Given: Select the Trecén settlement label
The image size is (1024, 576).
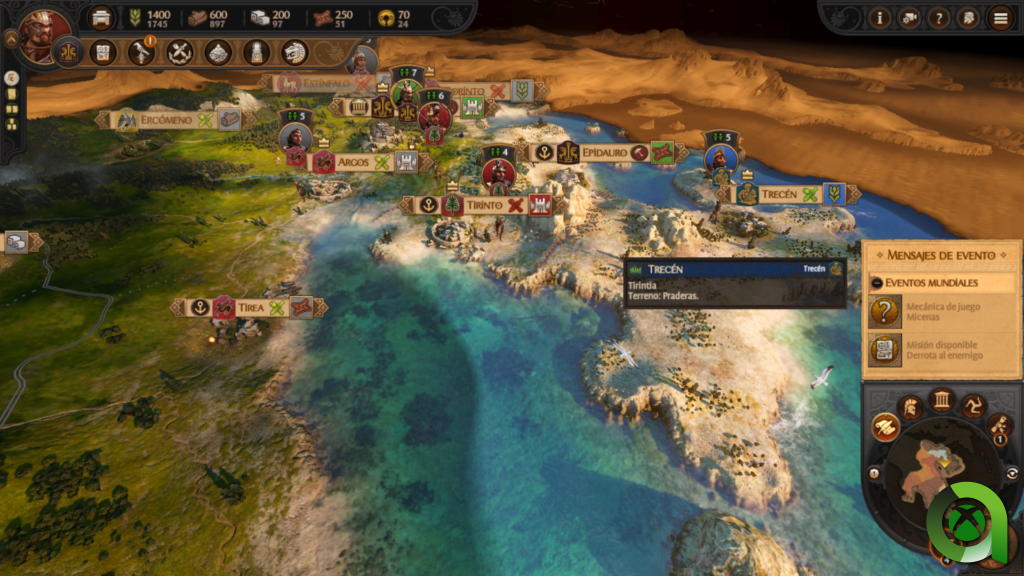Looking at the screenshot, I should [x=778, y=194].
